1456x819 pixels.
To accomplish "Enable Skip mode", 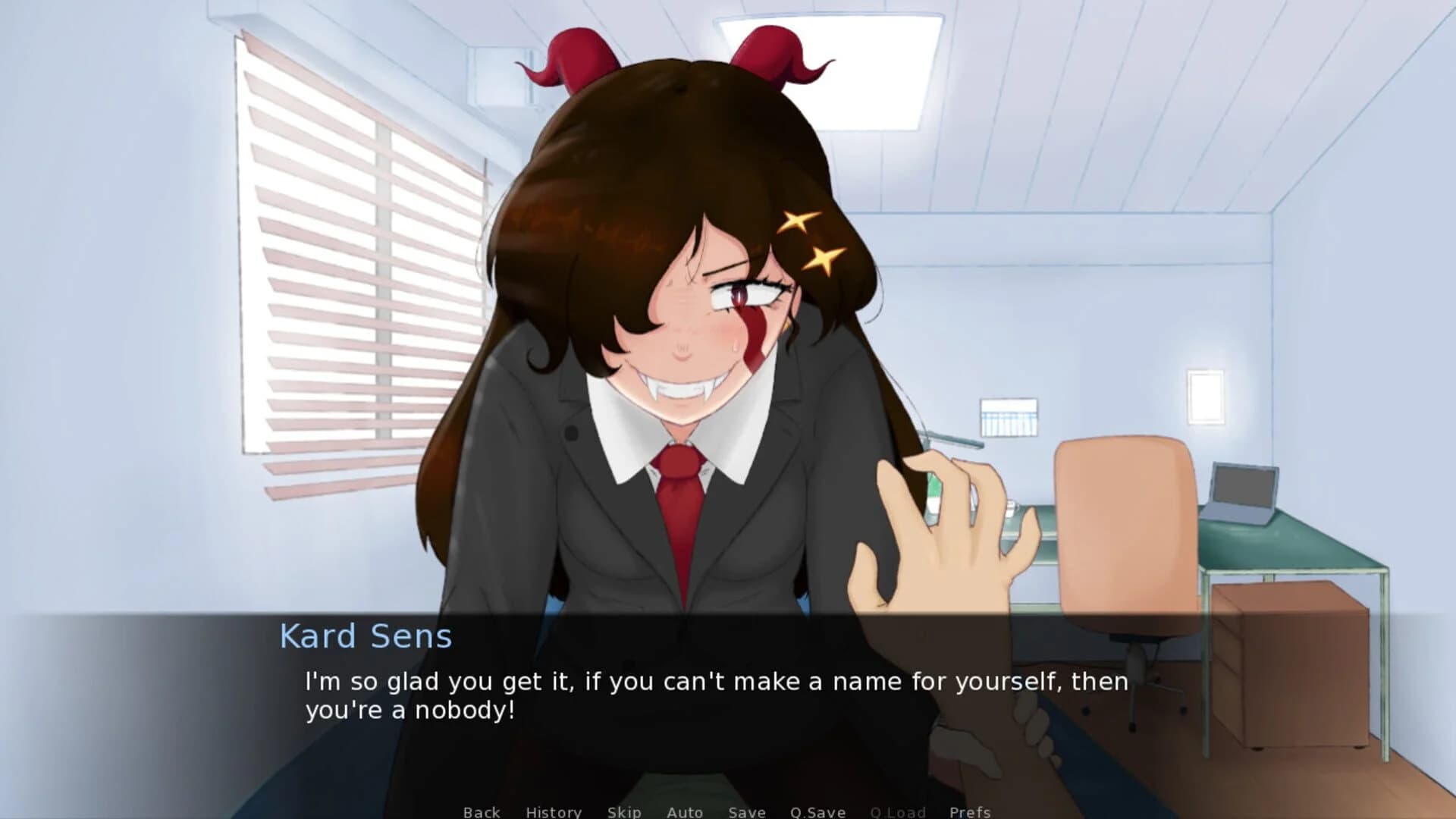I will coord(623,811).
